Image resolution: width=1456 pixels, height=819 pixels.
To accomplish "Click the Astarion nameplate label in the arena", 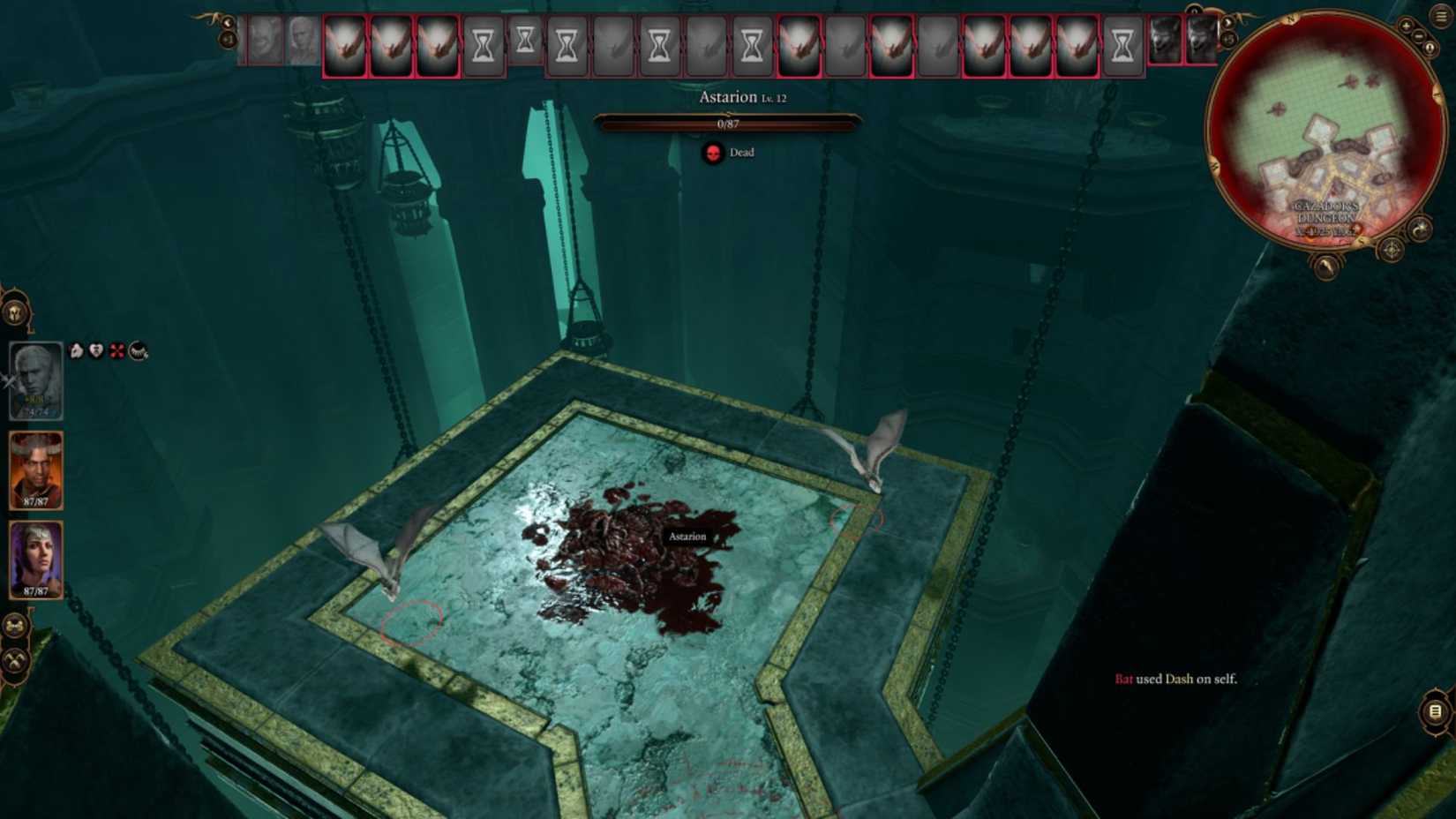I will pyautogui.click(x=687, y=536).
